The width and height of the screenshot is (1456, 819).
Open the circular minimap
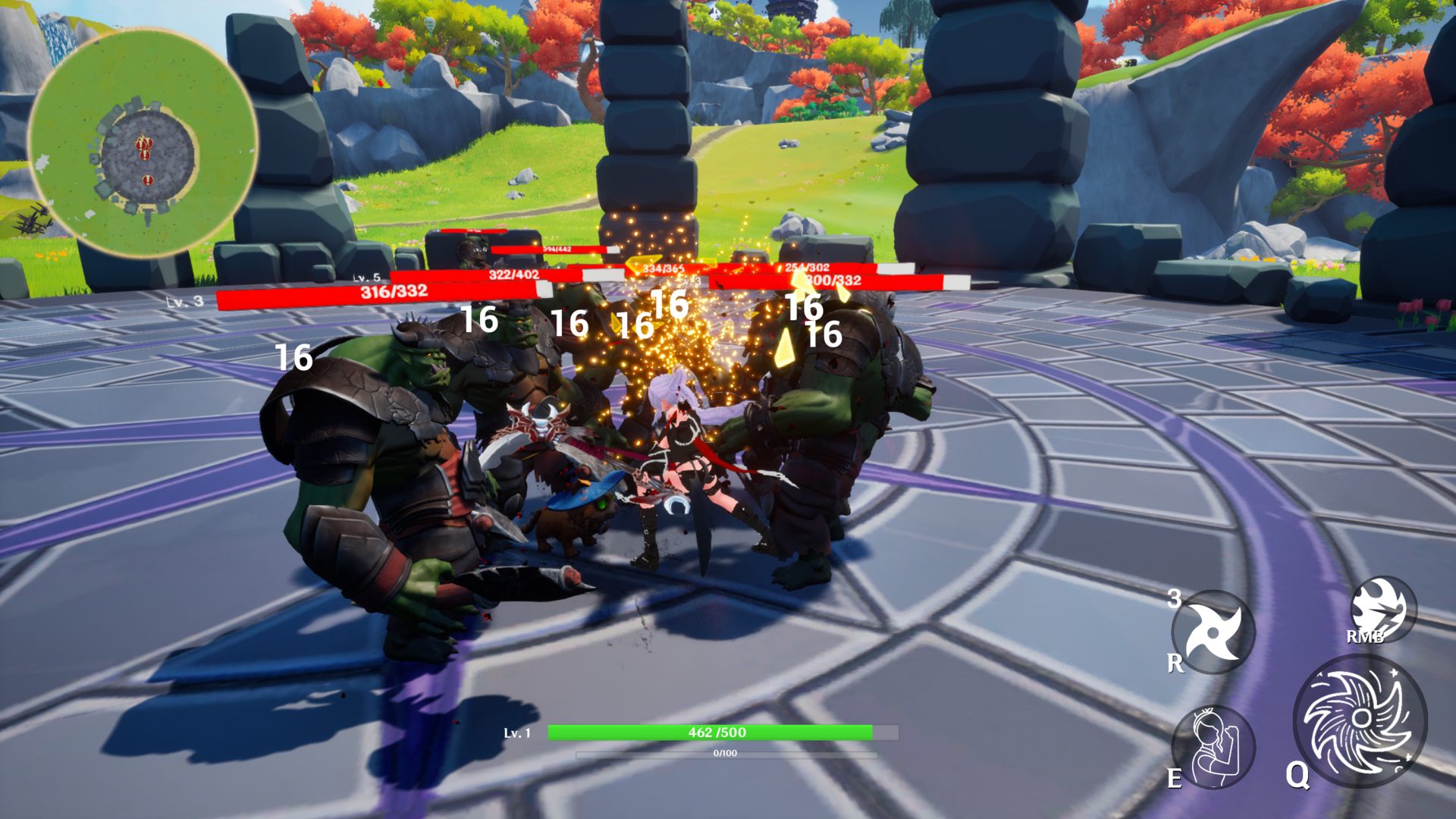tap(143, 143)
